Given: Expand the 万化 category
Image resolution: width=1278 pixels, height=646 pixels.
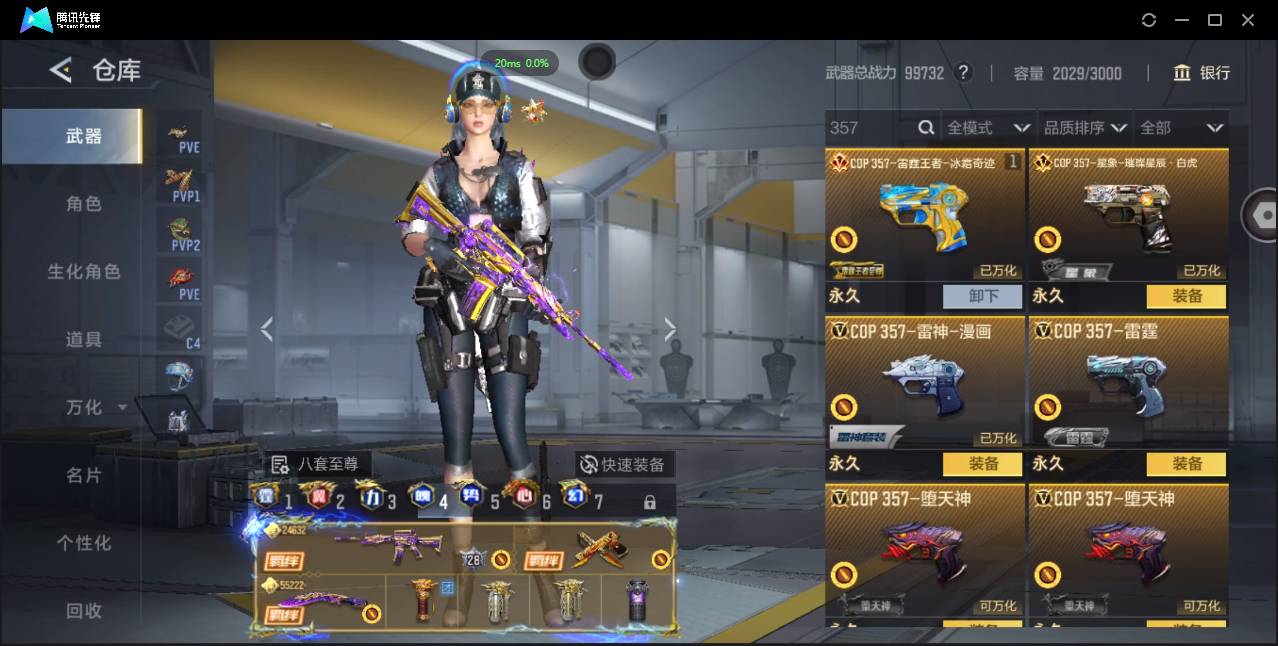Looking at the screenshot, I should click(x=90, y=408).
